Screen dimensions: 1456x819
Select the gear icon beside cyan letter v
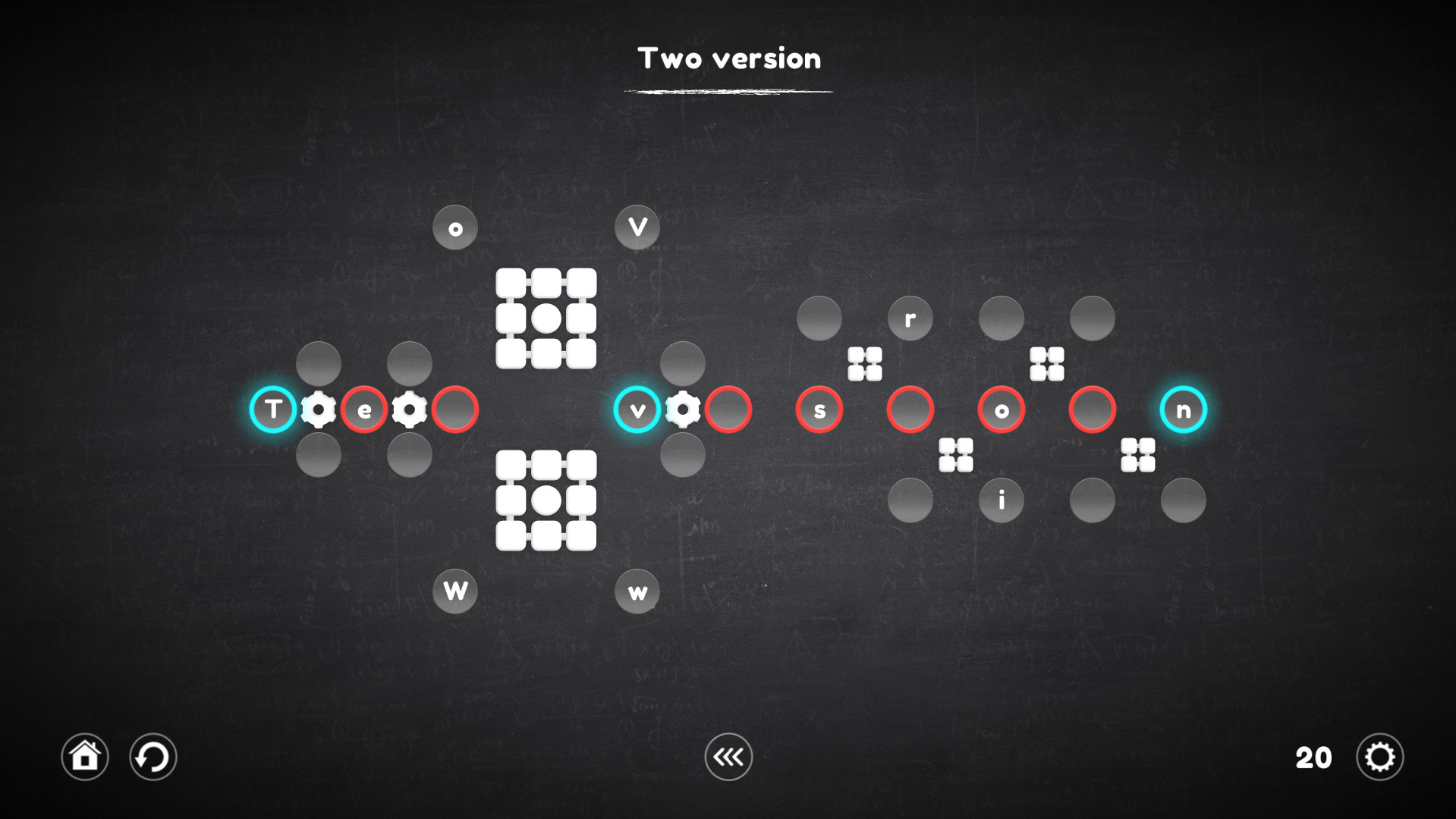(684, 409)
